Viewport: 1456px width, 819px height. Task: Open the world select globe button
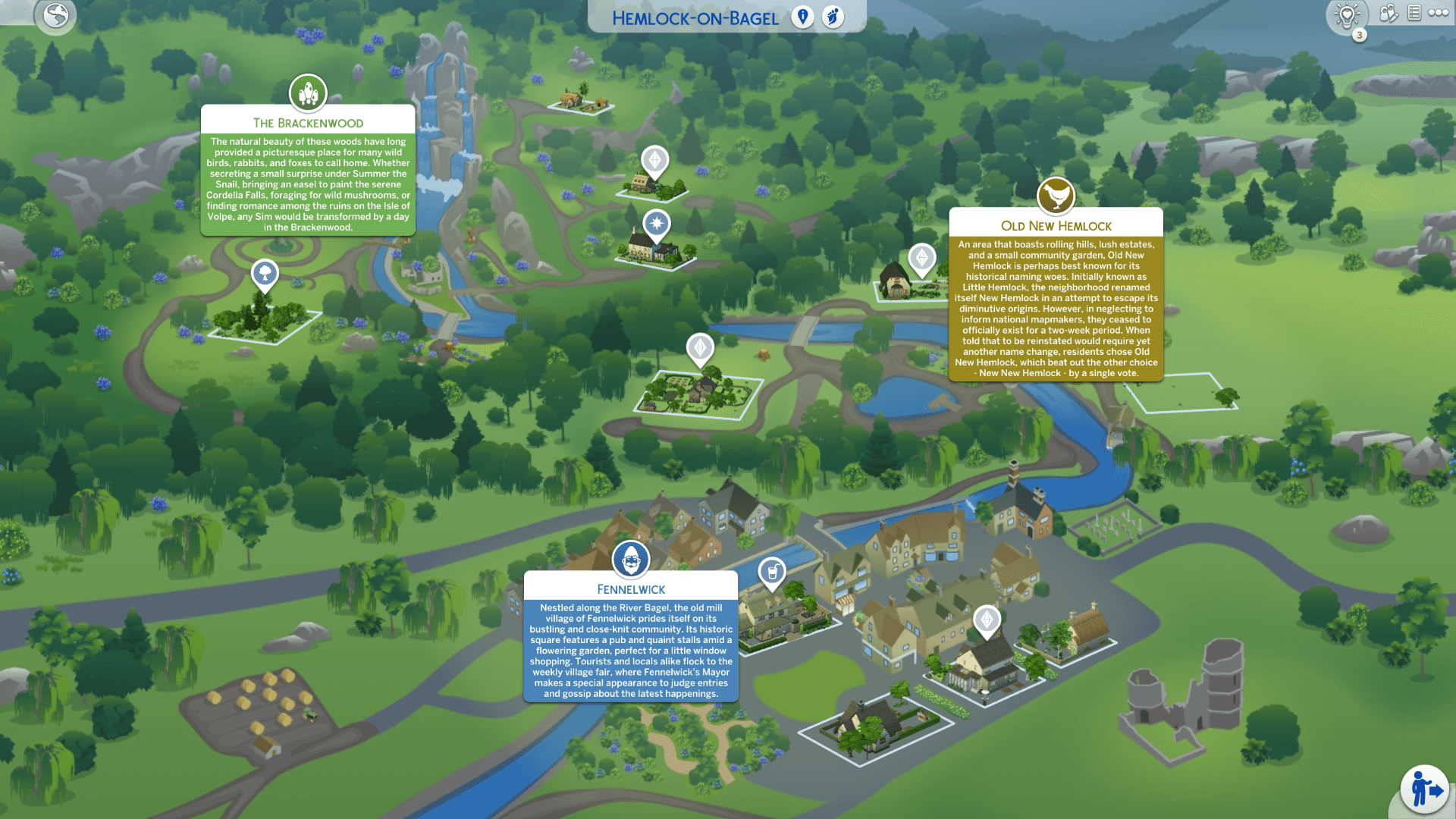click(55, 15)
